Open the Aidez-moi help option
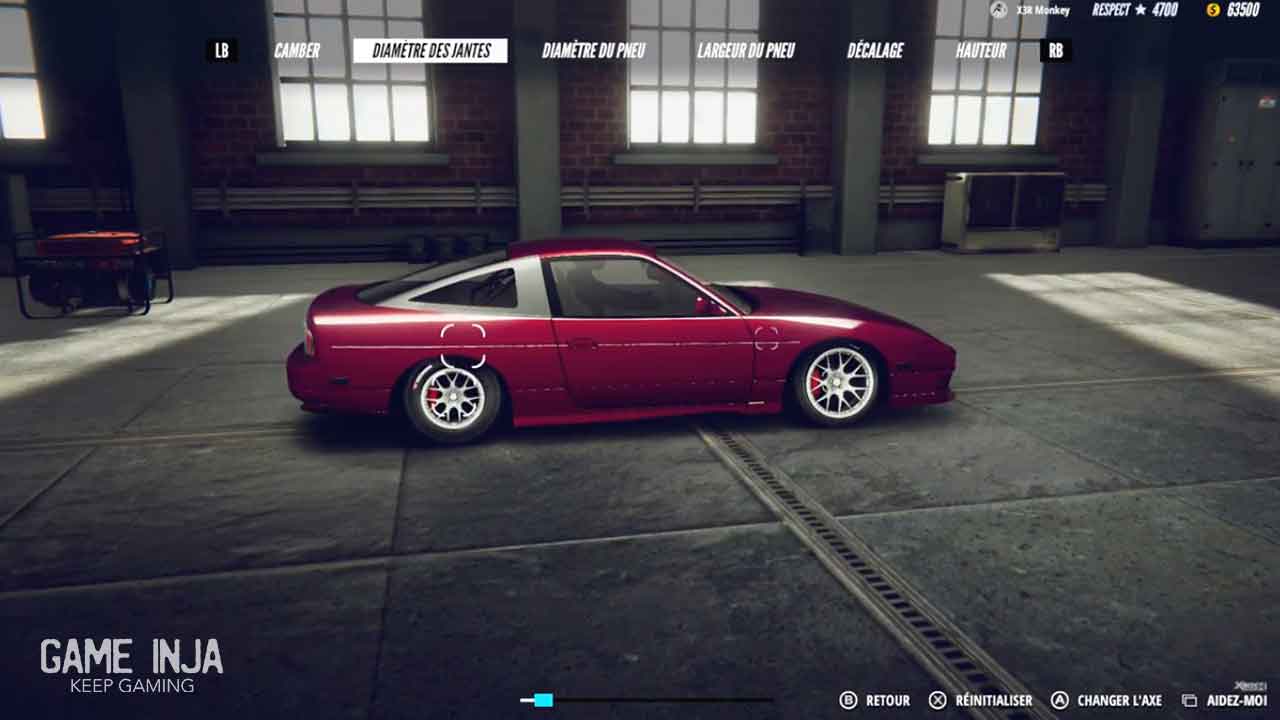This screenshot has width=1280, height=720. [1226, 701]
